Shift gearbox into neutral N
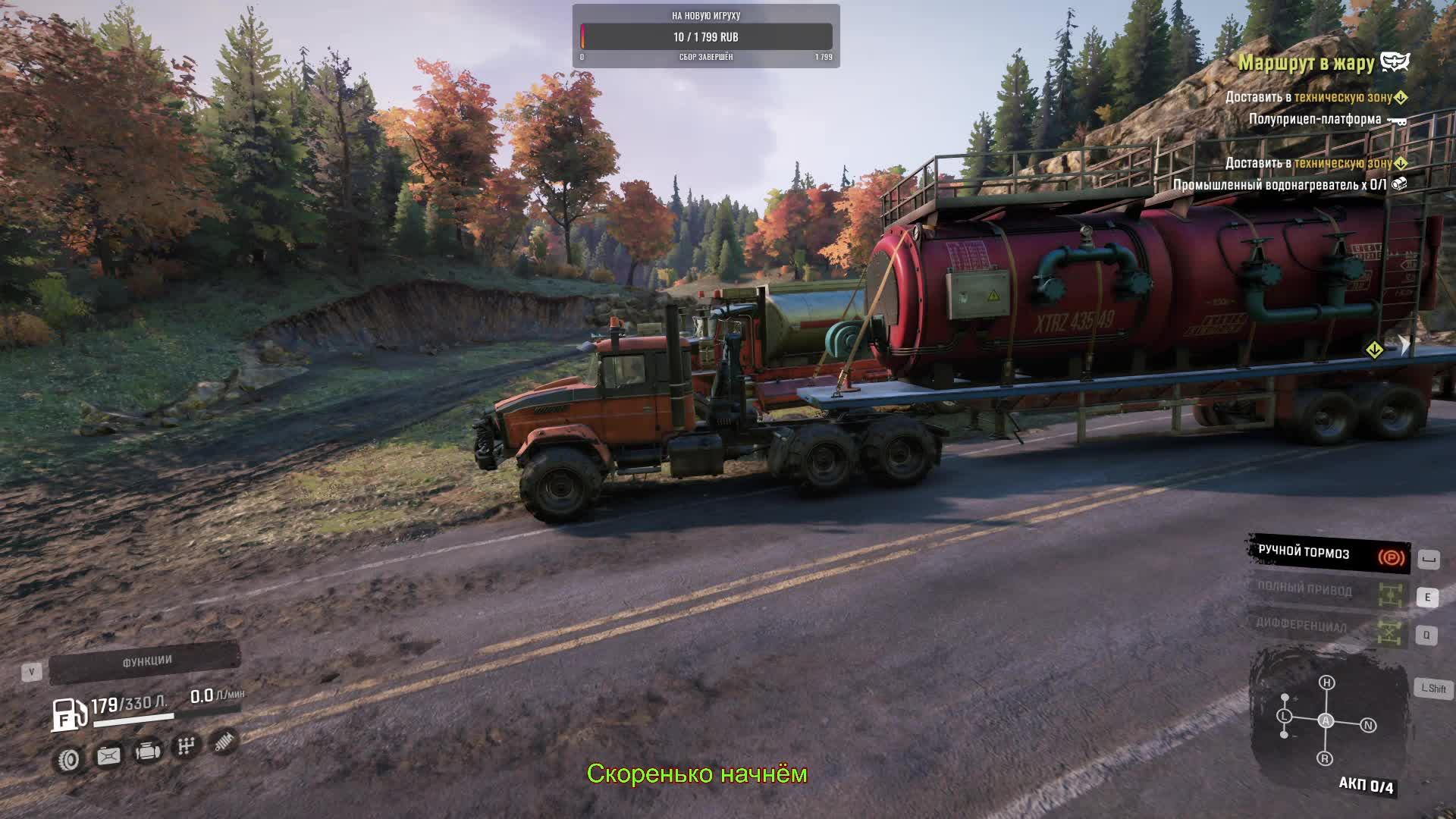 point(1368,726)
